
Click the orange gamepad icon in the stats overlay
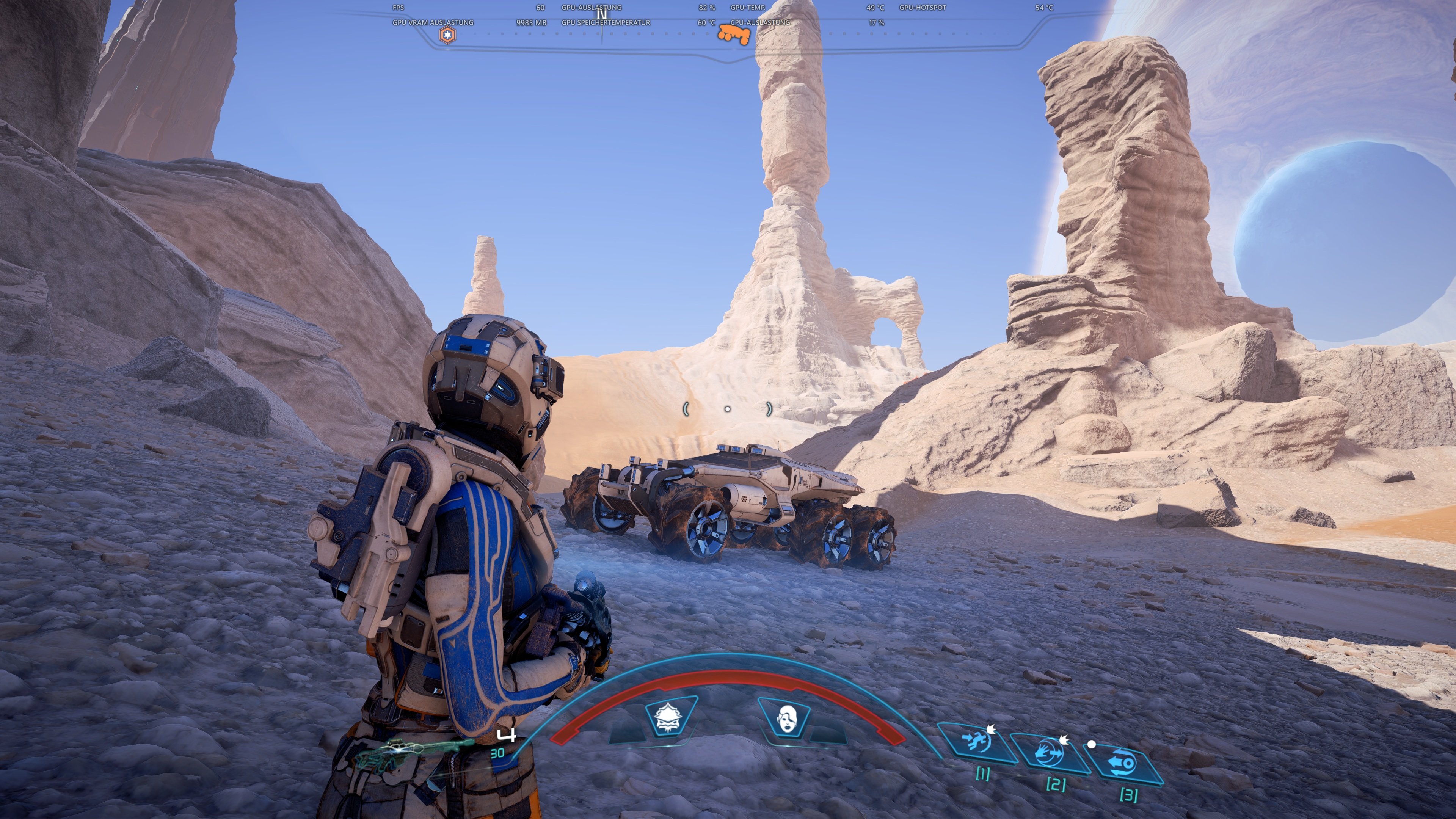[735, 35]
